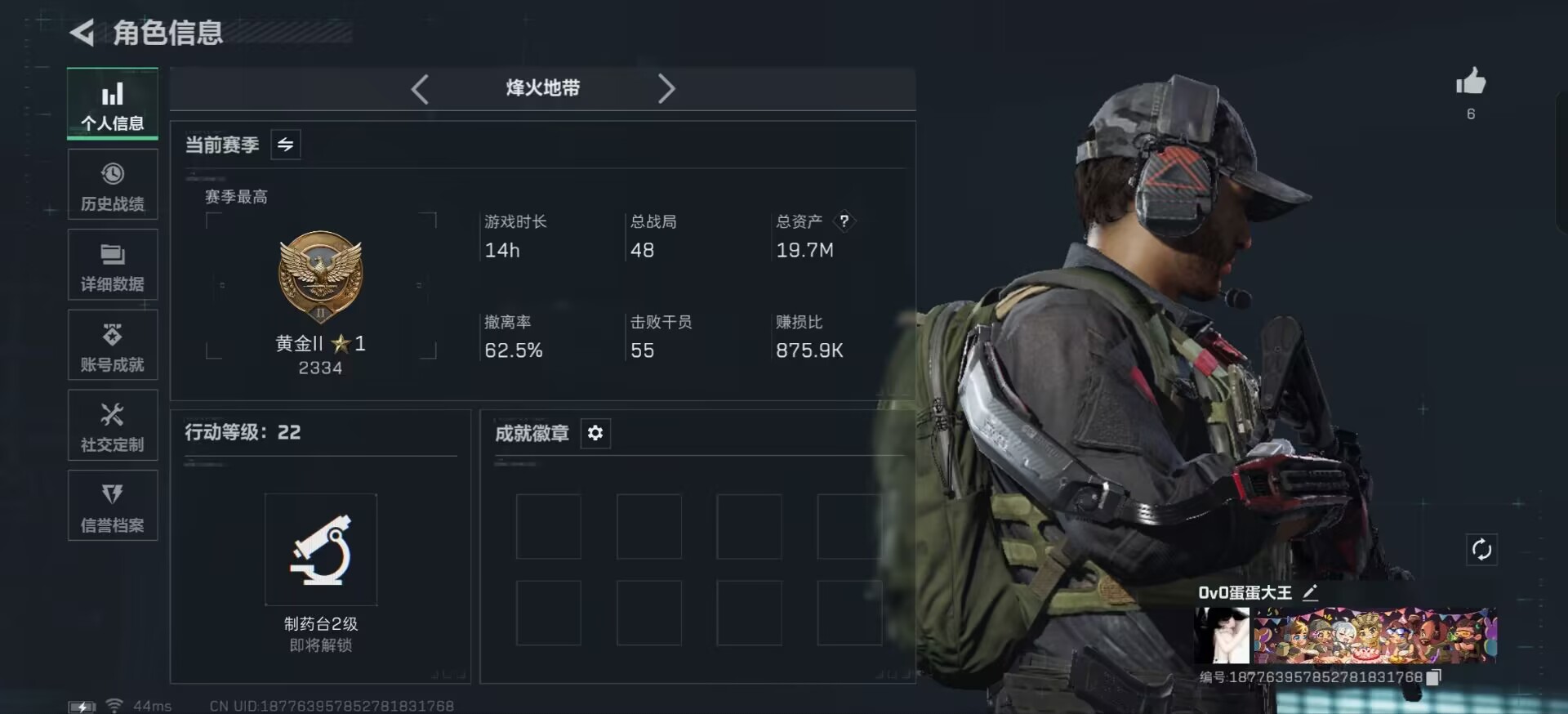Open the colorful cartoon profile banner
This screenshot has width=1568, height=714.
click(x=1375, y=636)
